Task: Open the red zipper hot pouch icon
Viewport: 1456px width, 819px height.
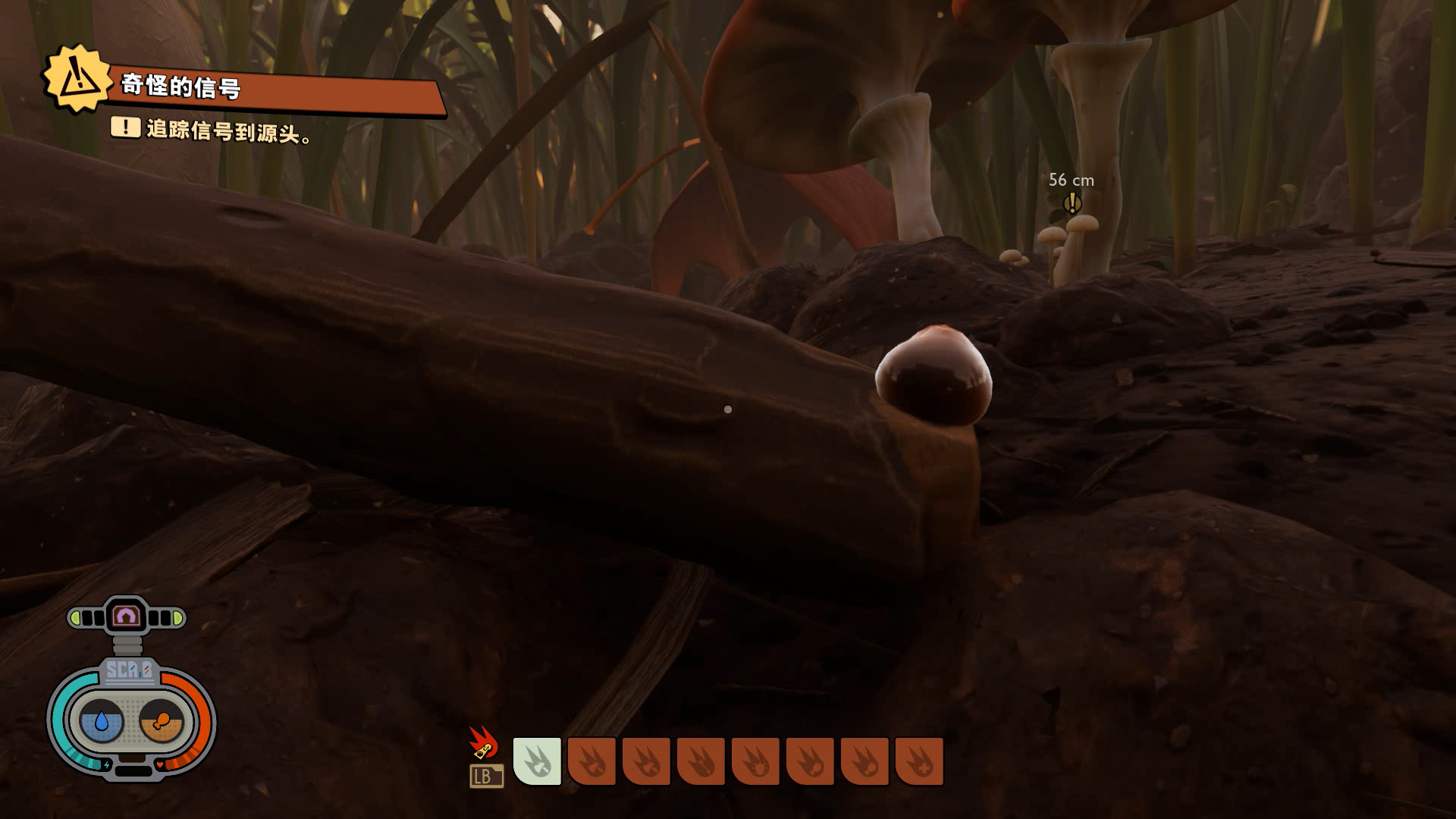Action: pyautogui.click(x=483, y=743)
